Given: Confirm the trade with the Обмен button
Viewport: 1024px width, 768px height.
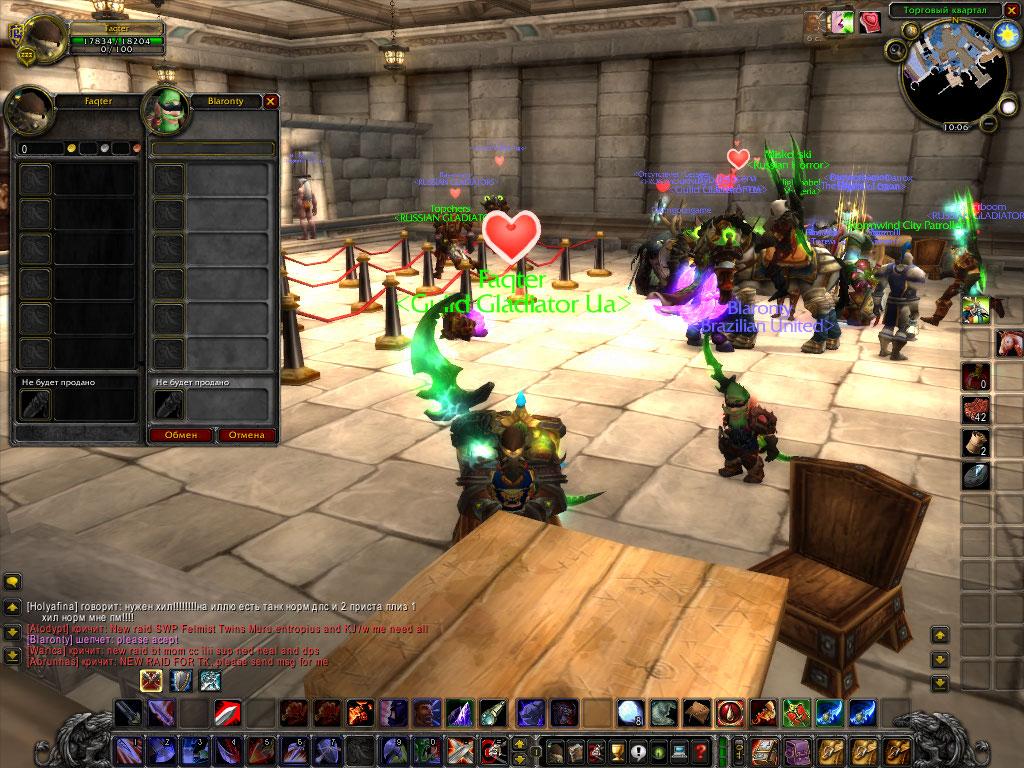Looking at the screenshot, I should [x=181, y=435].
